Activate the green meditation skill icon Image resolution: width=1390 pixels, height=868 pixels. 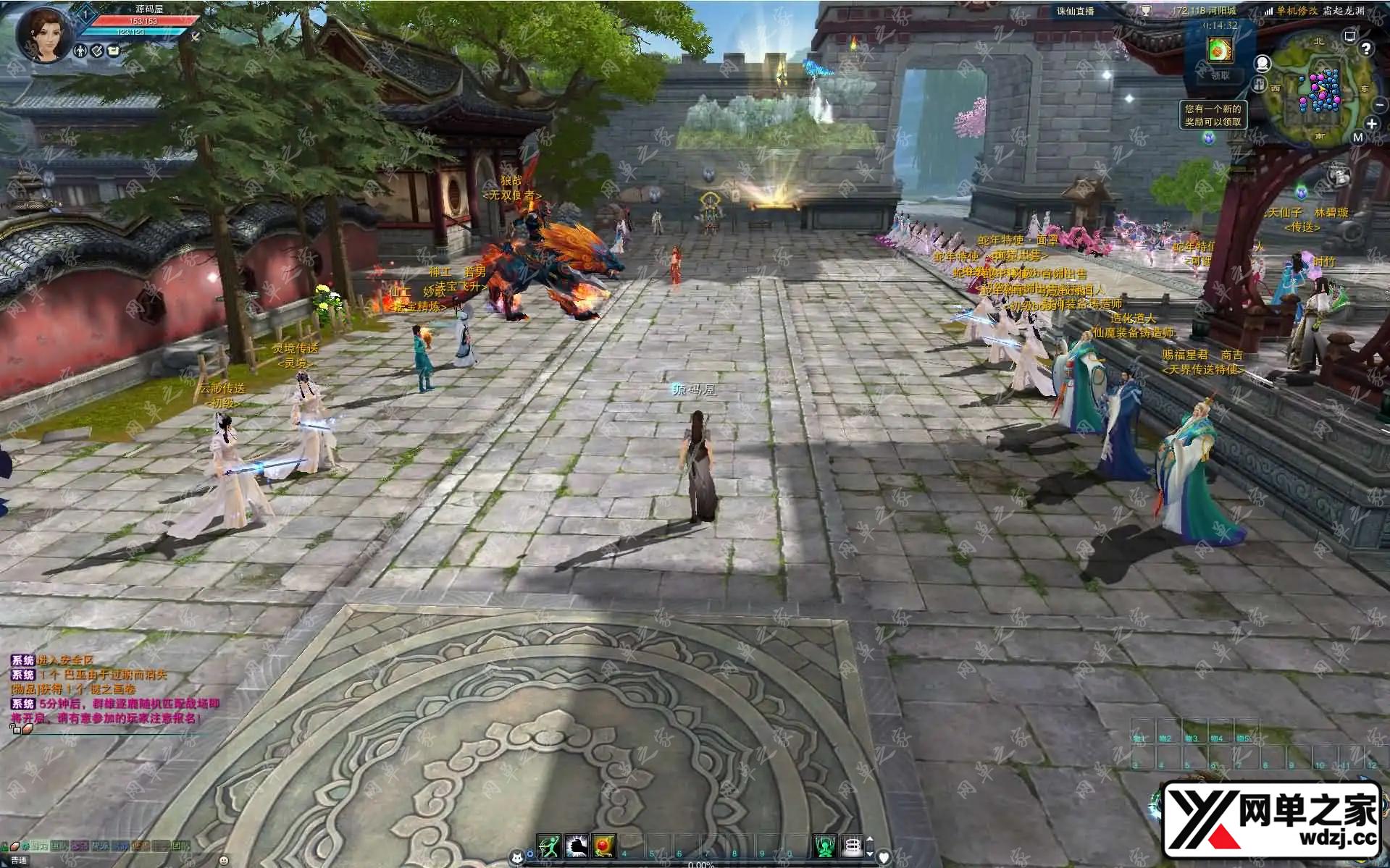(824, 845)
